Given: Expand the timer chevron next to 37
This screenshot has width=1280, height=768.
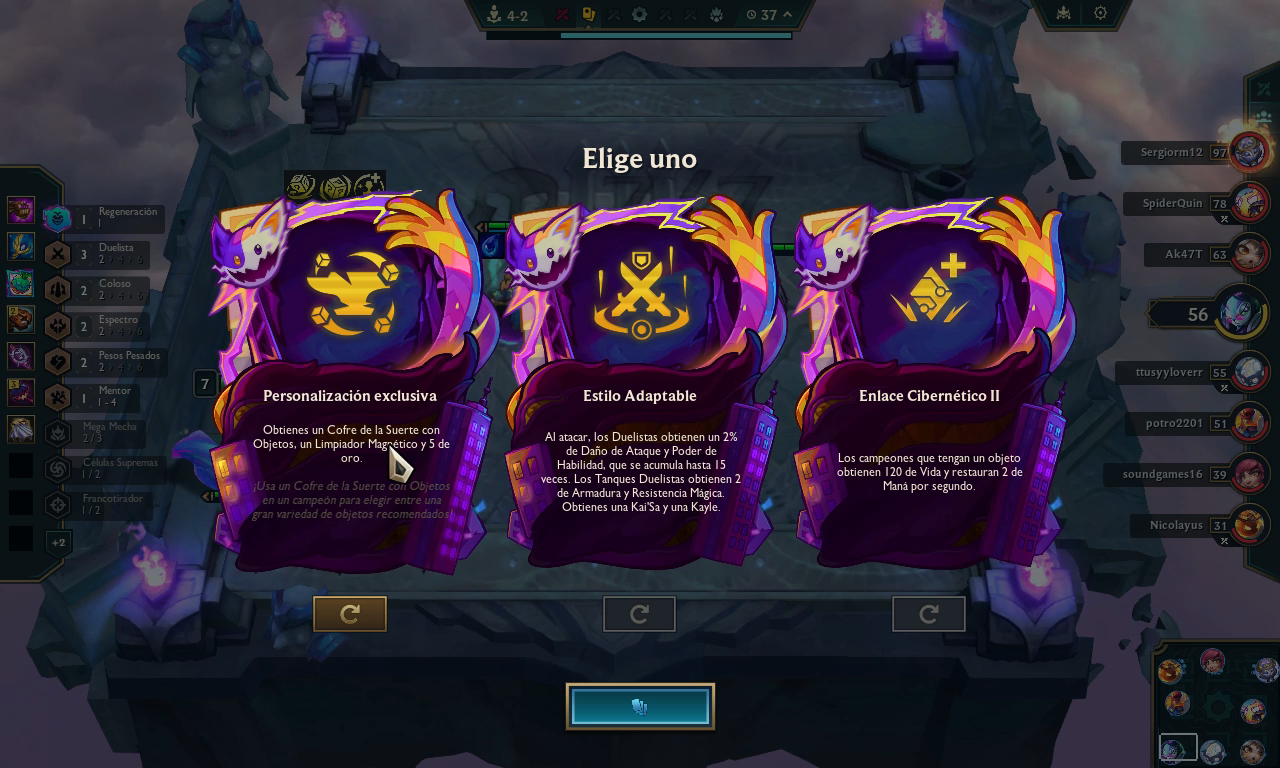Looking at the screenshot, I should 787,14.
